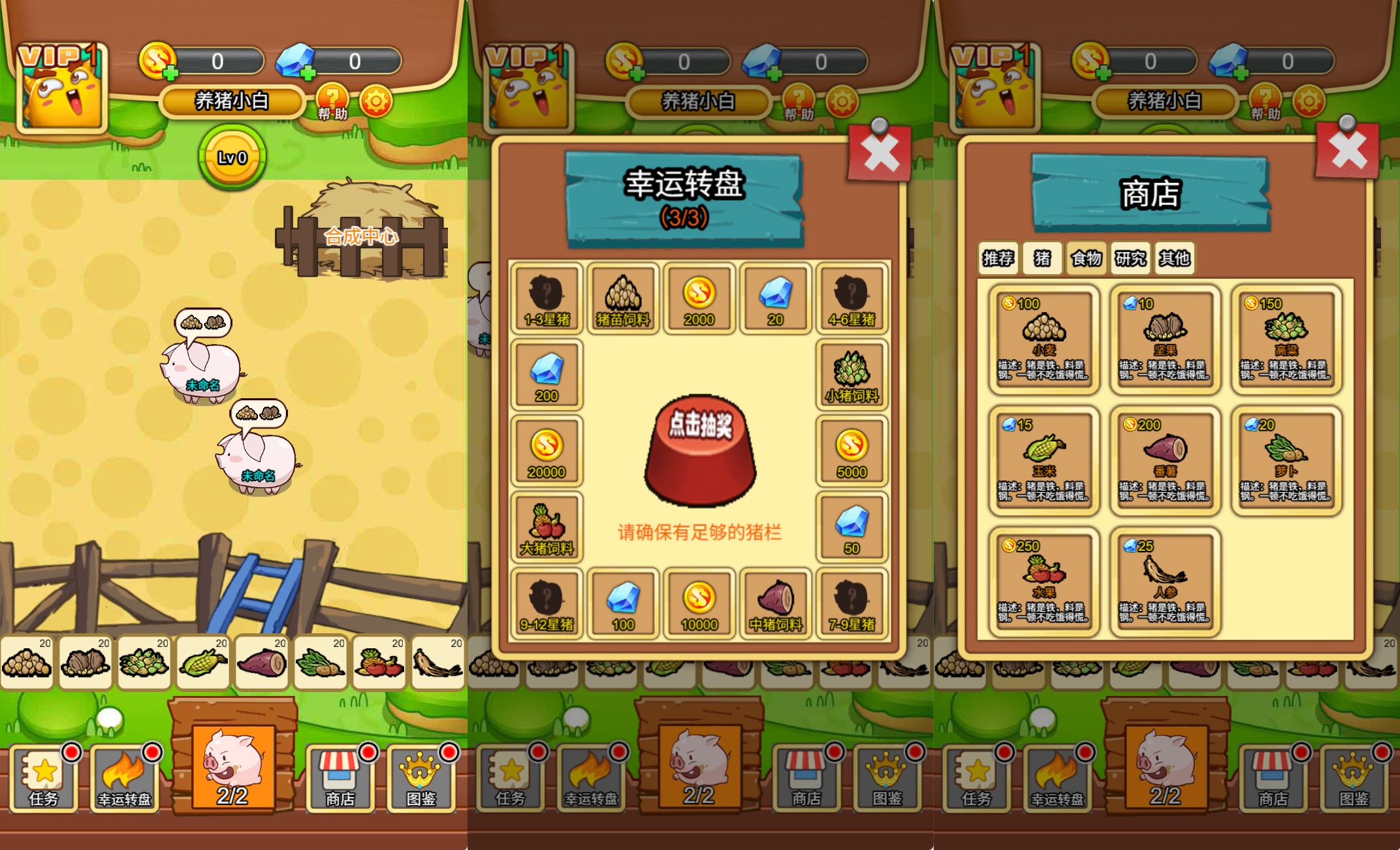The height and width of the screenshot is (850, 1400).
Task: Switch to the 研究 shop tab
Action: tap(1130, 259)
